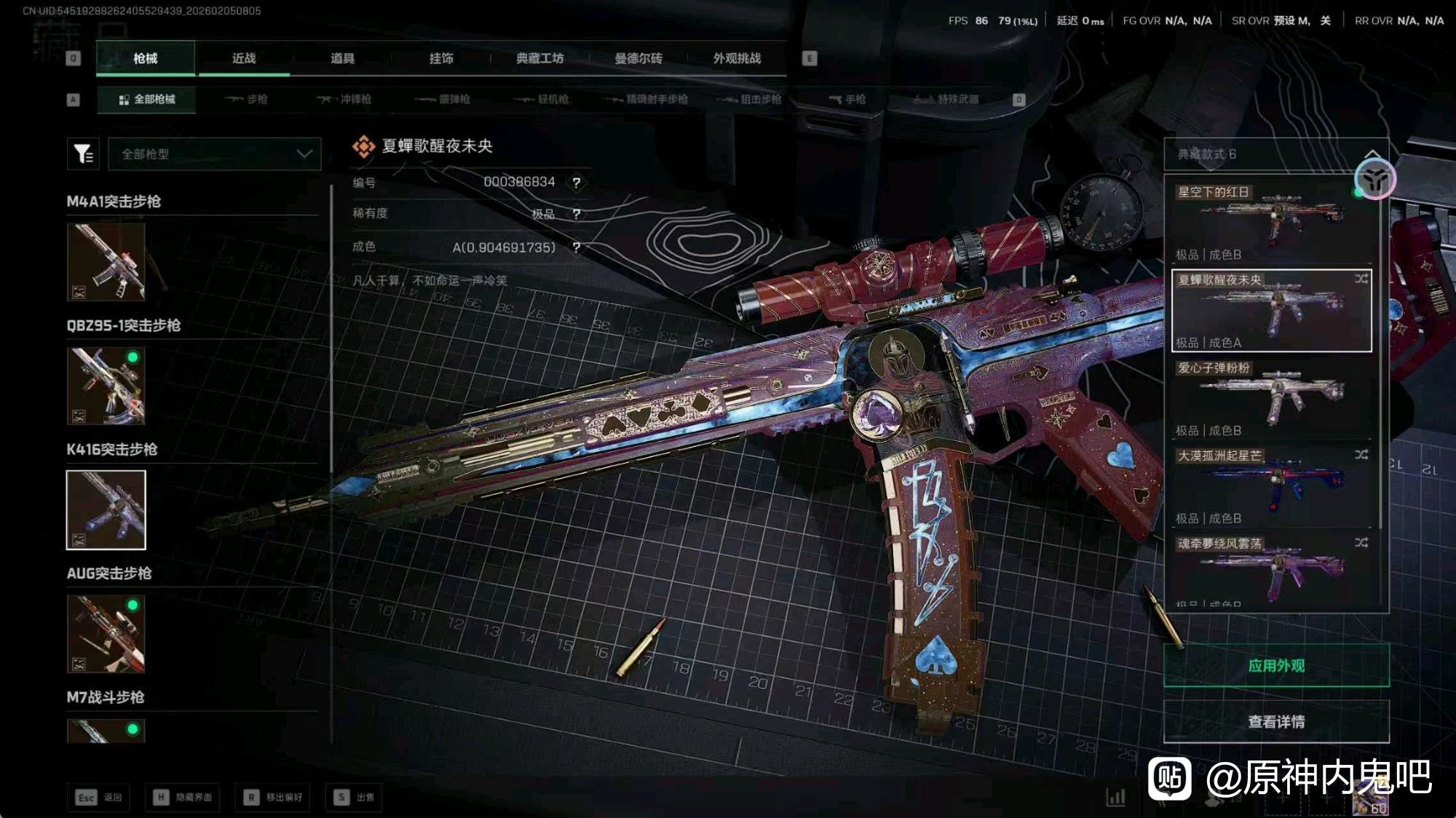Image resolution: width=1456 pixels, height=818 pixels.
Task: Click the filter funnel icon
Action: click(x=83, y=154)
